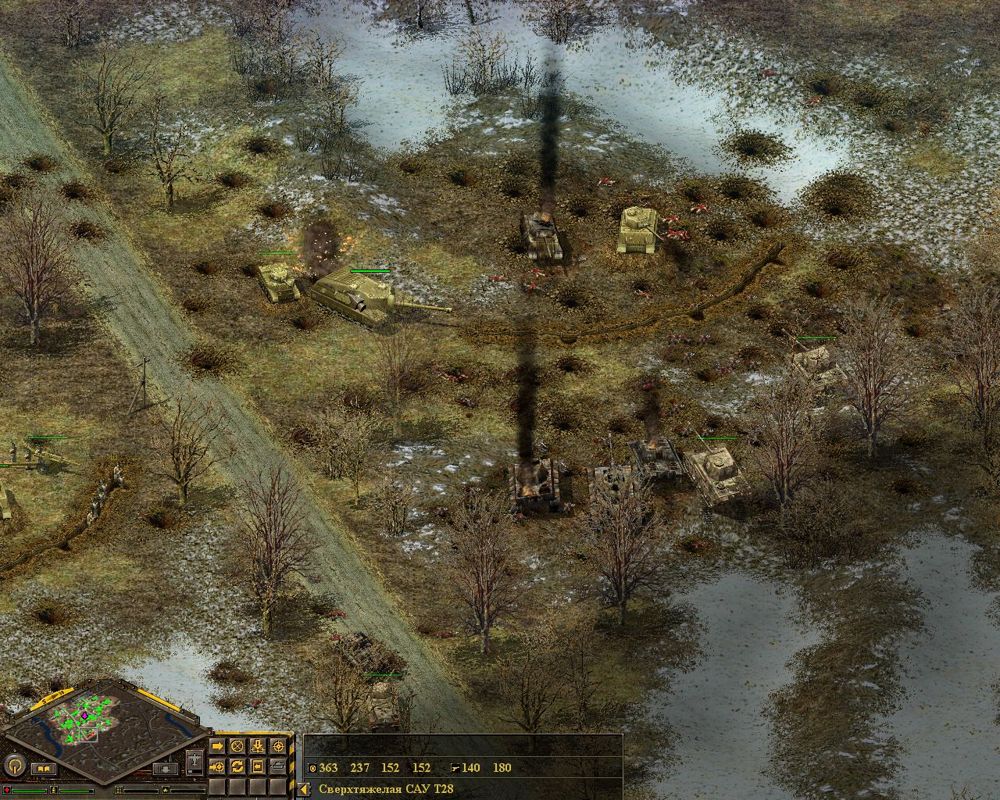Select the move command arrow button
The width and height of the screenshot is (1000, 800).
(x=218, y=746)
